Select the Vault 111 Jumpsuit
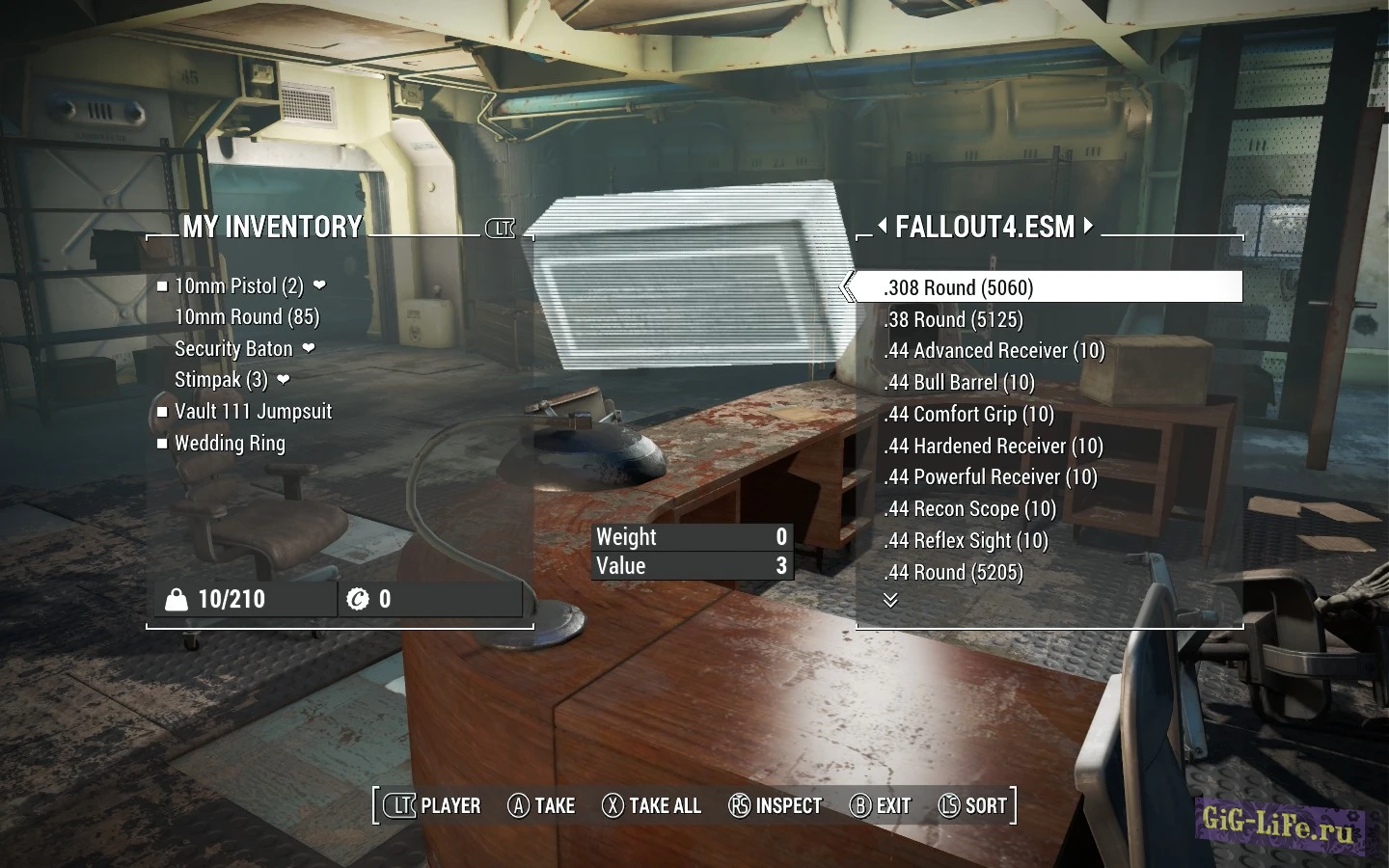1389x868 pixels. tap(253, 412)
